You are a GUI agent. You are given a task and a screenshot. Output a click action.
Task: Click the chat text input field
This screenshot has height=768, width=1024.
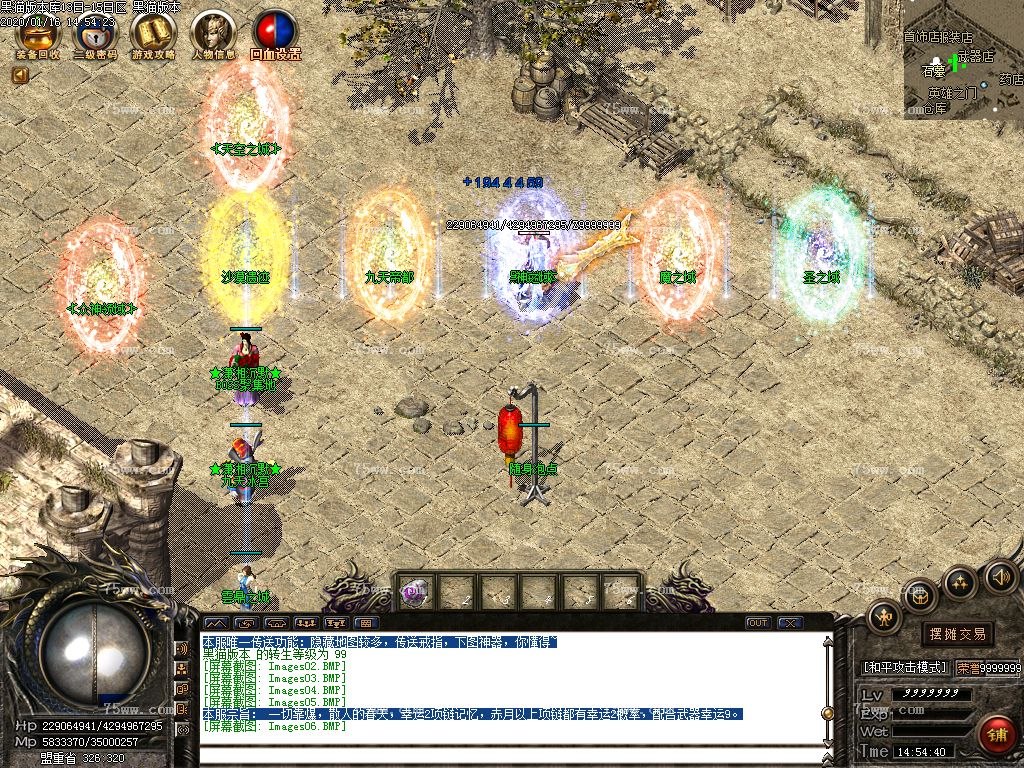(510, 753)
